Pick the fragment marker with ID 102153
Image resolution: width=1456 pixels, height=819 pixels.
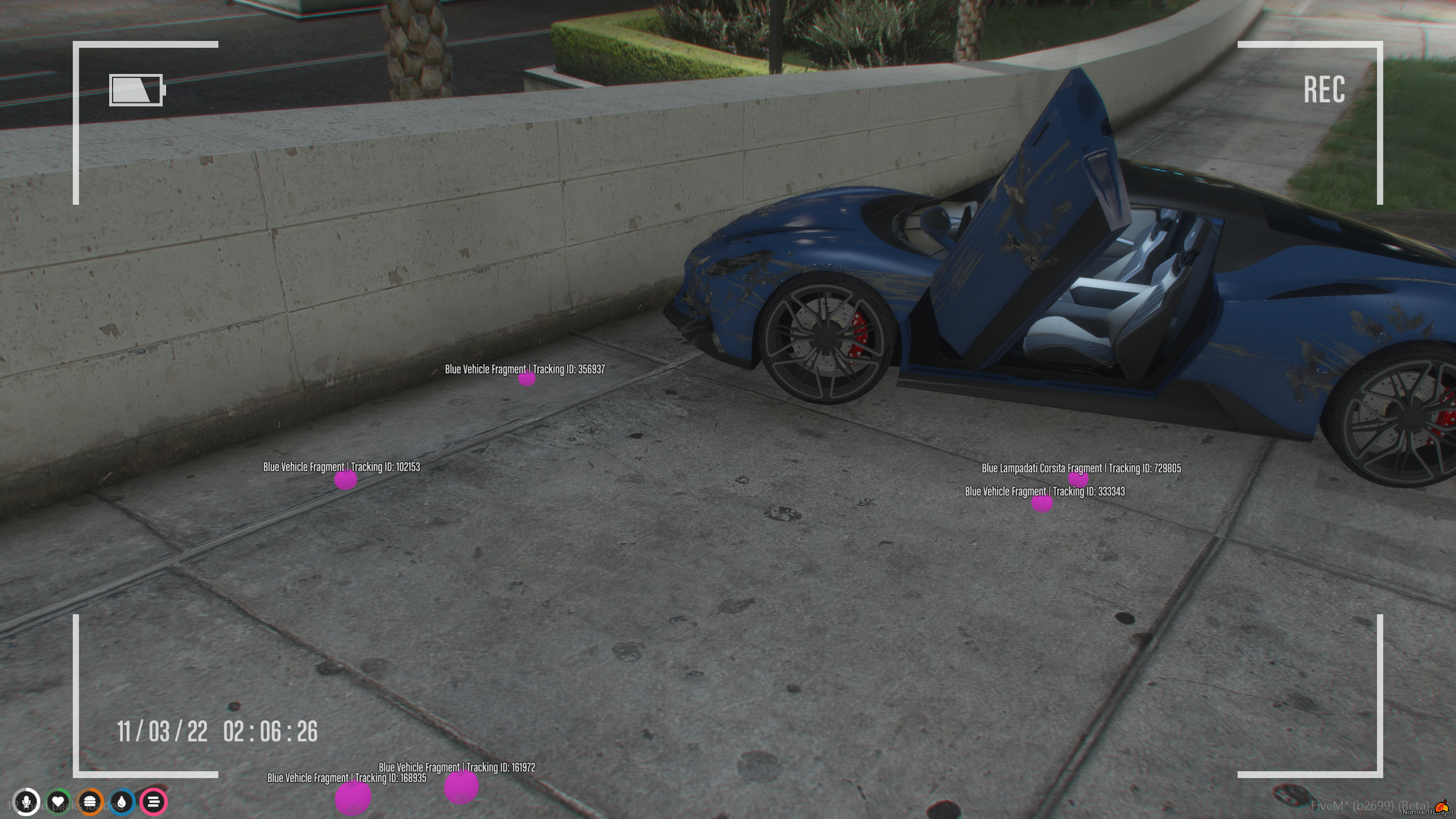click(345, 480)
